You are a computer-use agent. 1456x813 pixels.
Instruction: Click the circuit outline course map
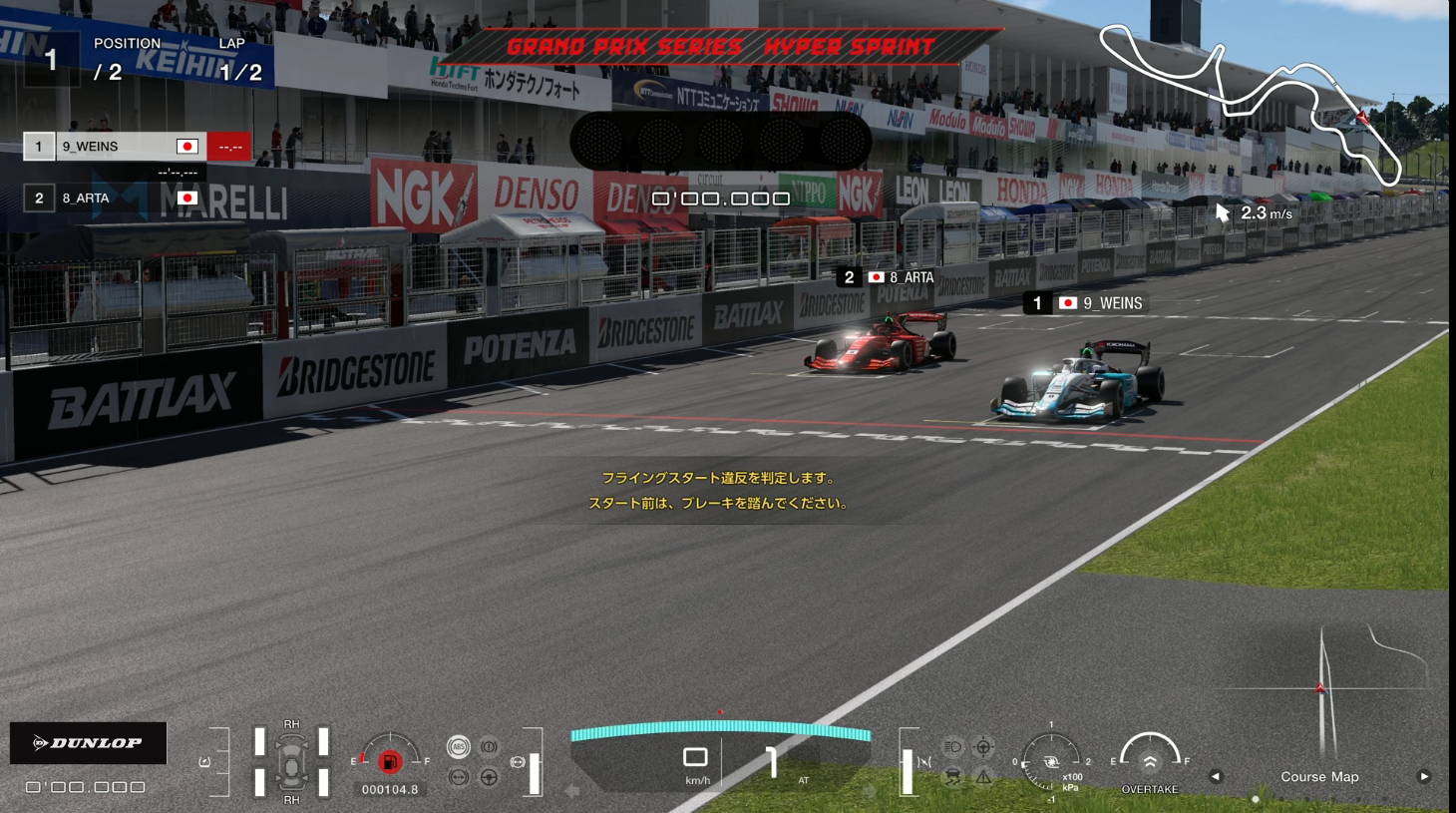pos(1252,100)
